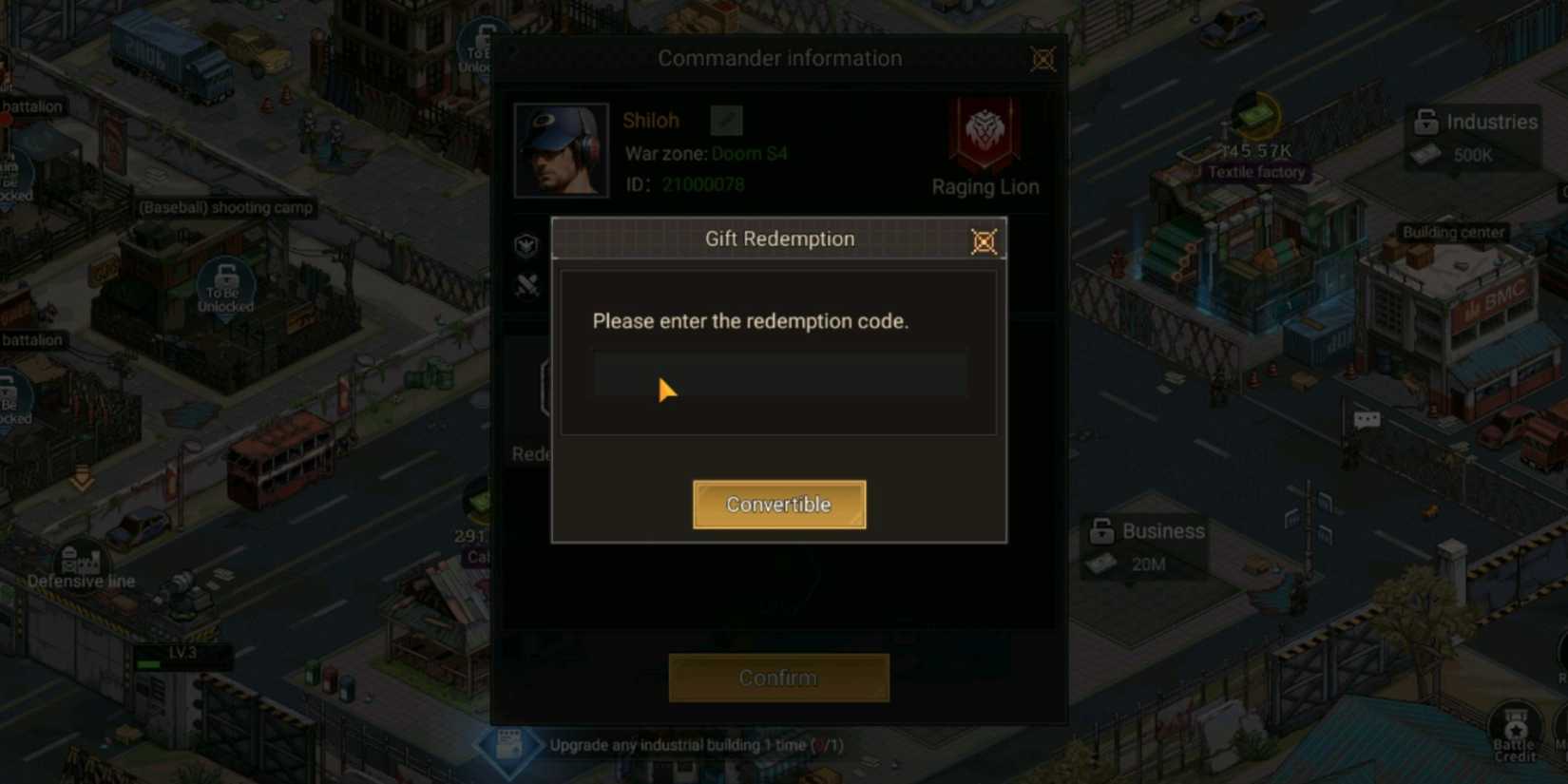Close the Gift Redemption popup

[x=984, y=241]
